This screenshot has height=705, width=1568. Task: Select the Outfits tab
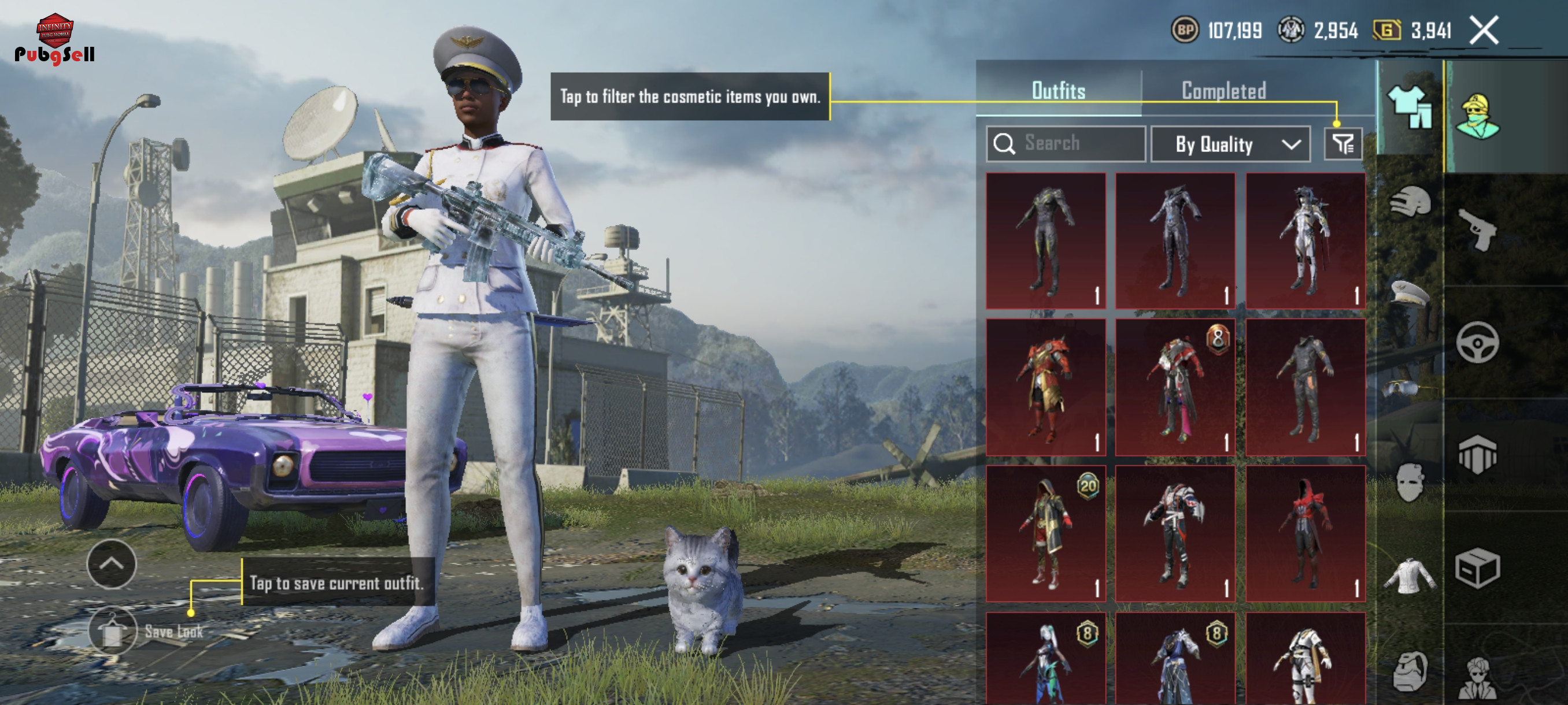(1058, 91)
